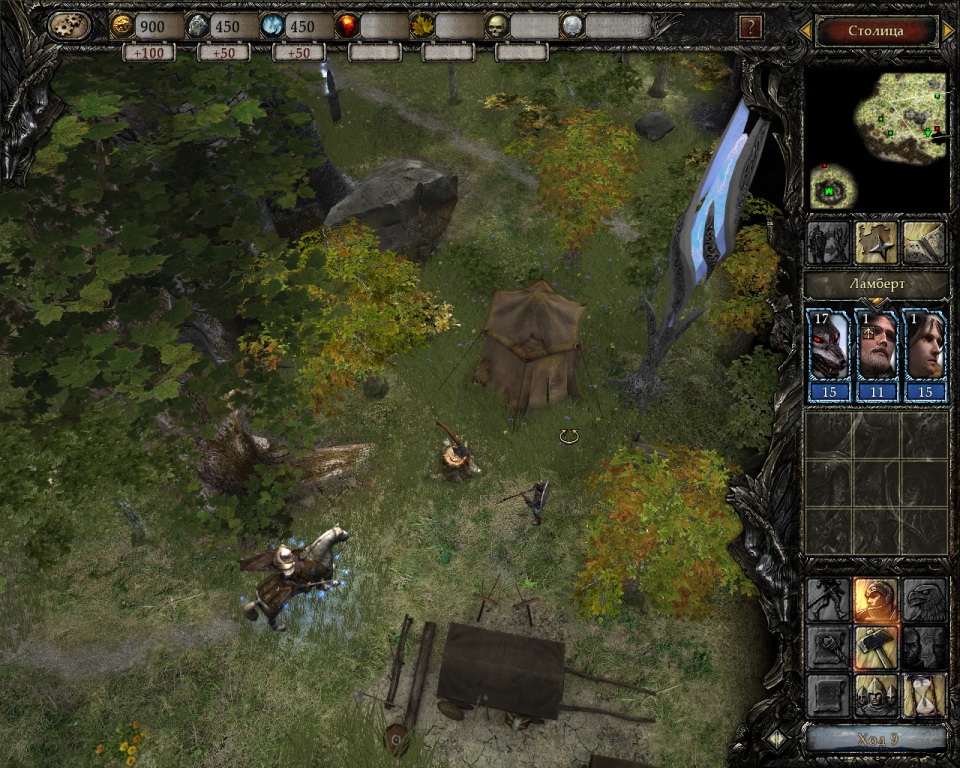Select the wolf unit portrait
This screenshot has height=768, width=960.
tap(828, 355)
